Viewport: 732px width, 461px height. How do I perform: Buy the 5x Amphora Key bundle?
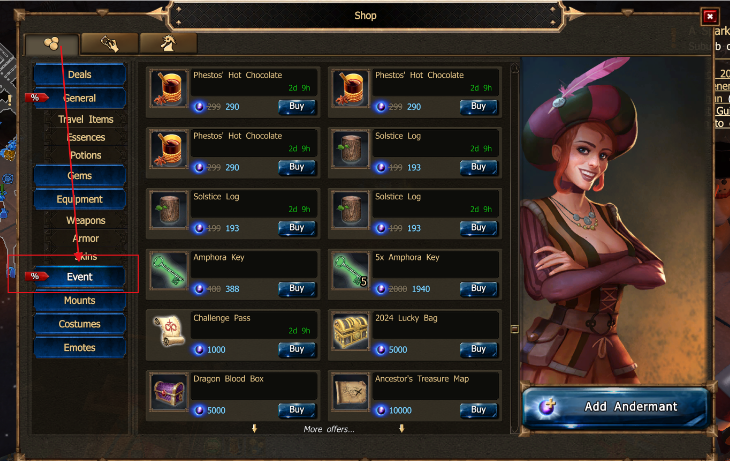(x=478, y=288)
